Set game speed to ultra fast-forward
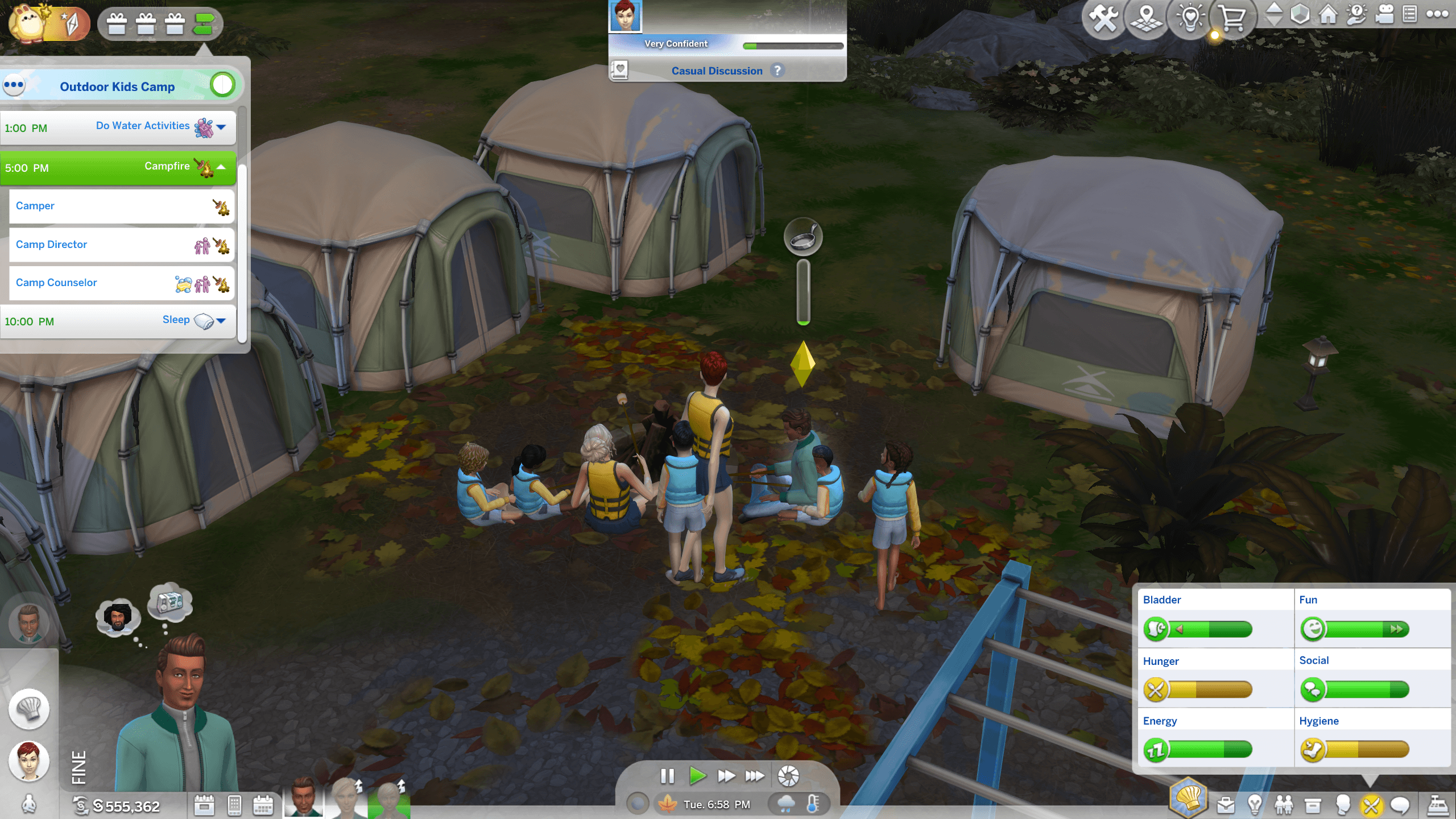1456x819 pixels. coord(755,776)
